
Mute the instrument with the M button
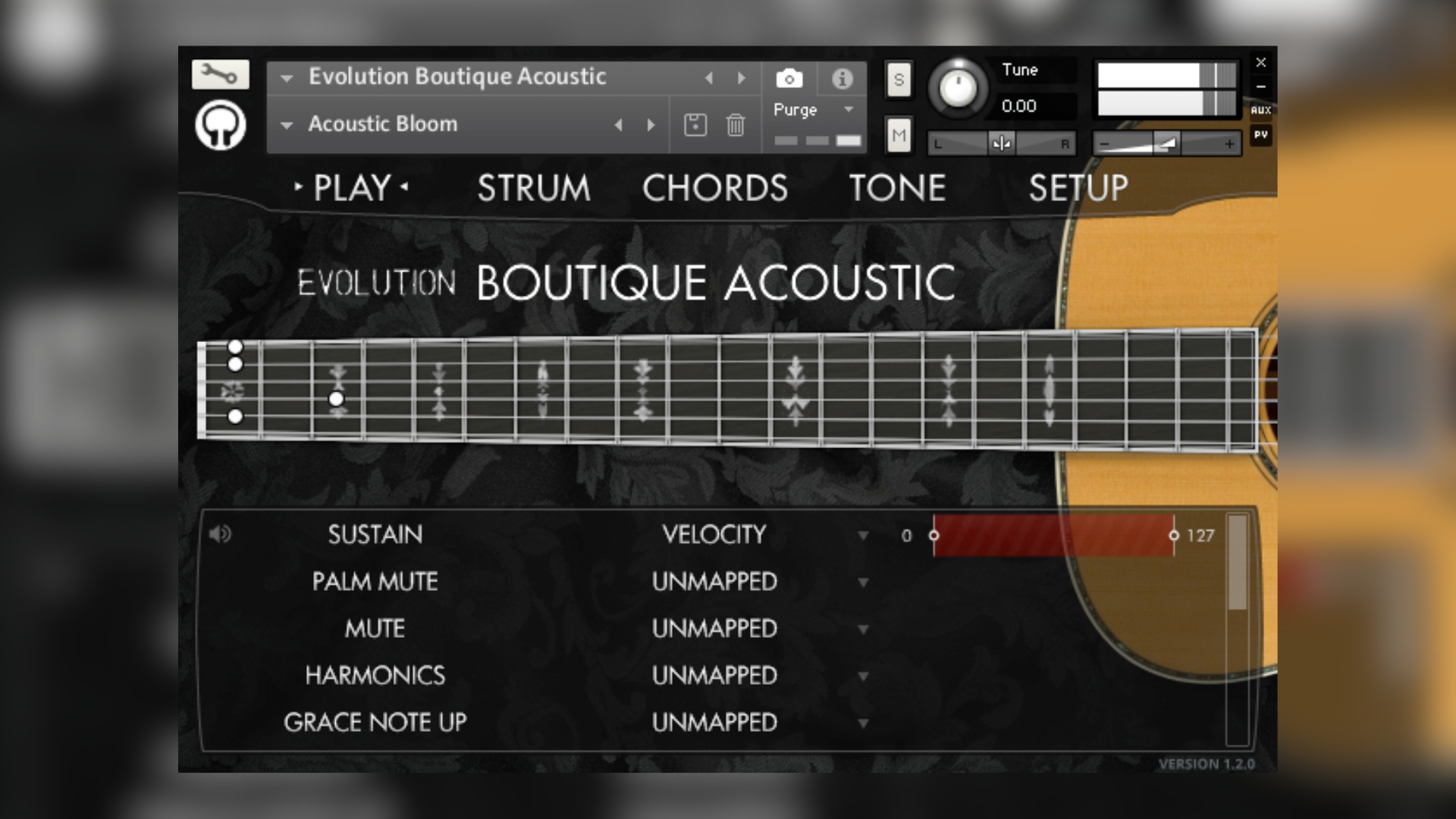click(899, 134)
